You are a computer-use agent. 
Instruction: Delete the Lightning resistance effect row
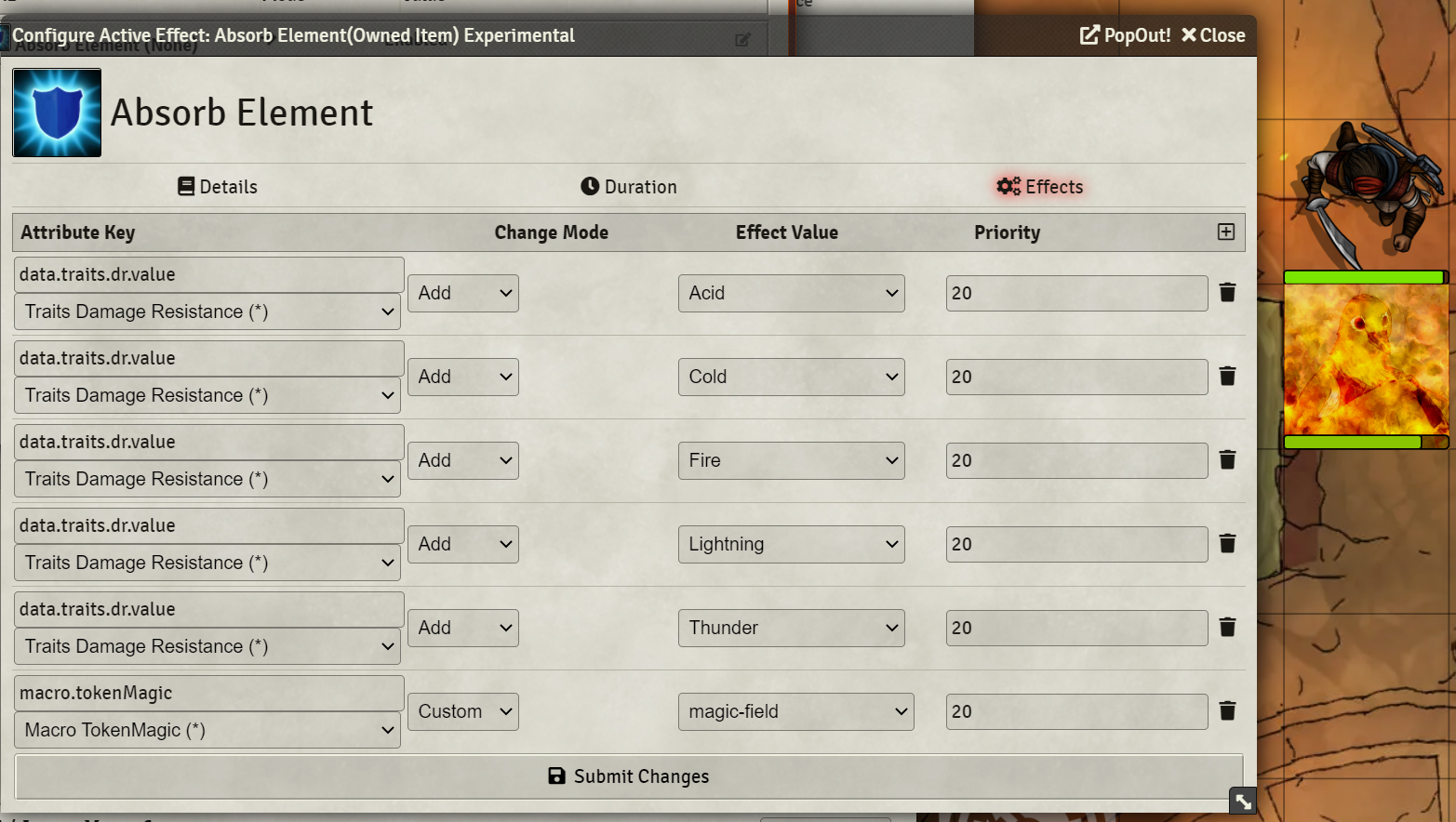coord(1227,543)
